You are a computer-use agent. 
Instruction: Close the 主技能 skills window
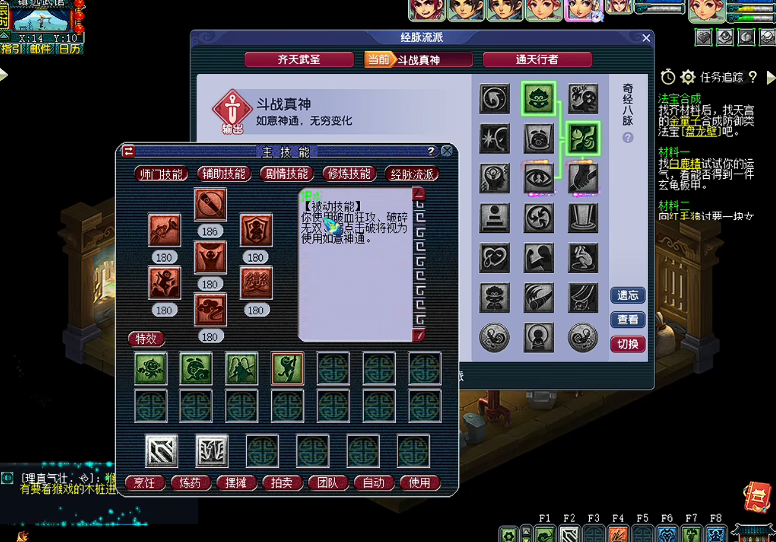(447, 151)
